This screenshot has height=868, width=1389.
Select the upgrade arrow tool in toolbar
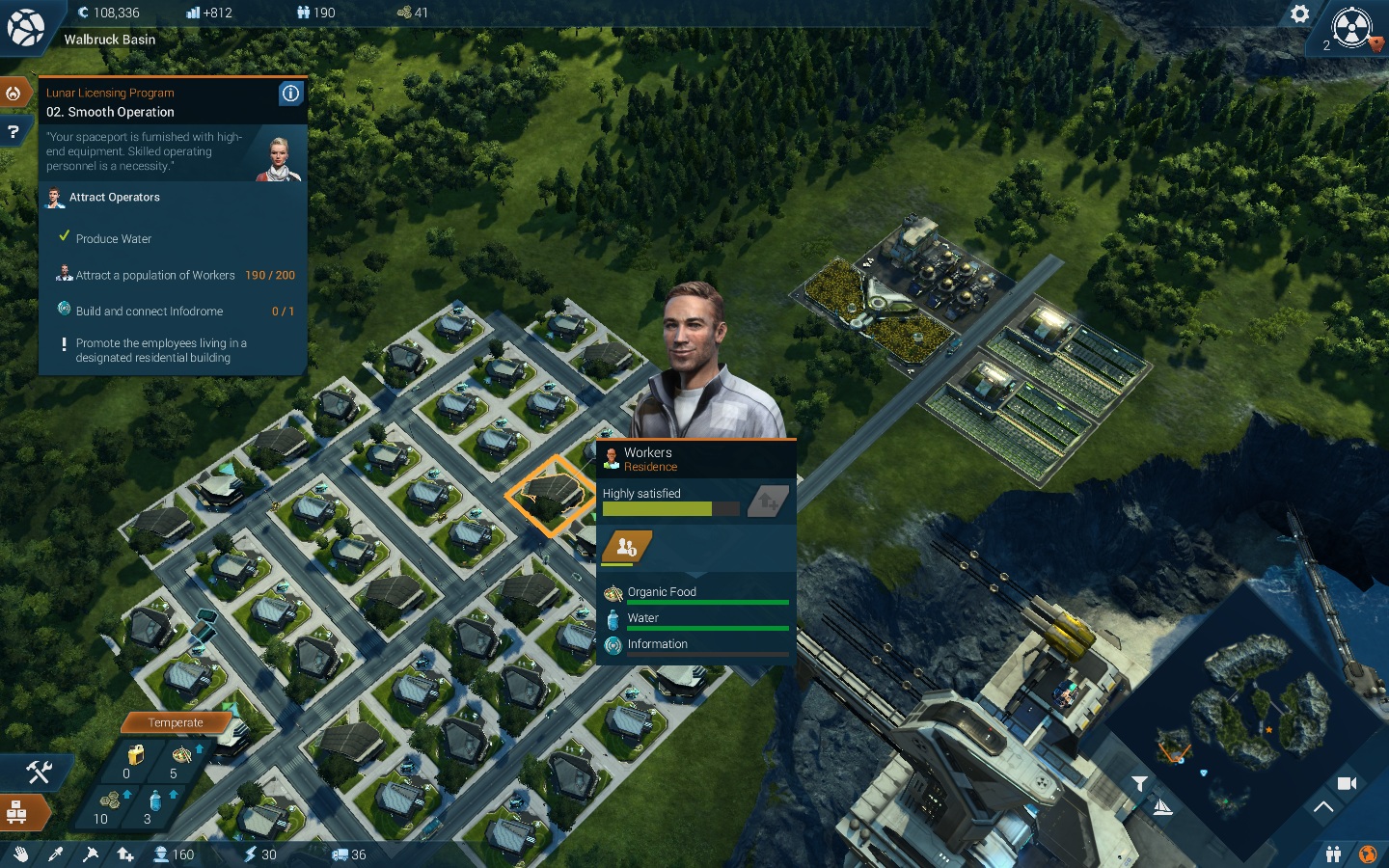(x=125, y=854)
